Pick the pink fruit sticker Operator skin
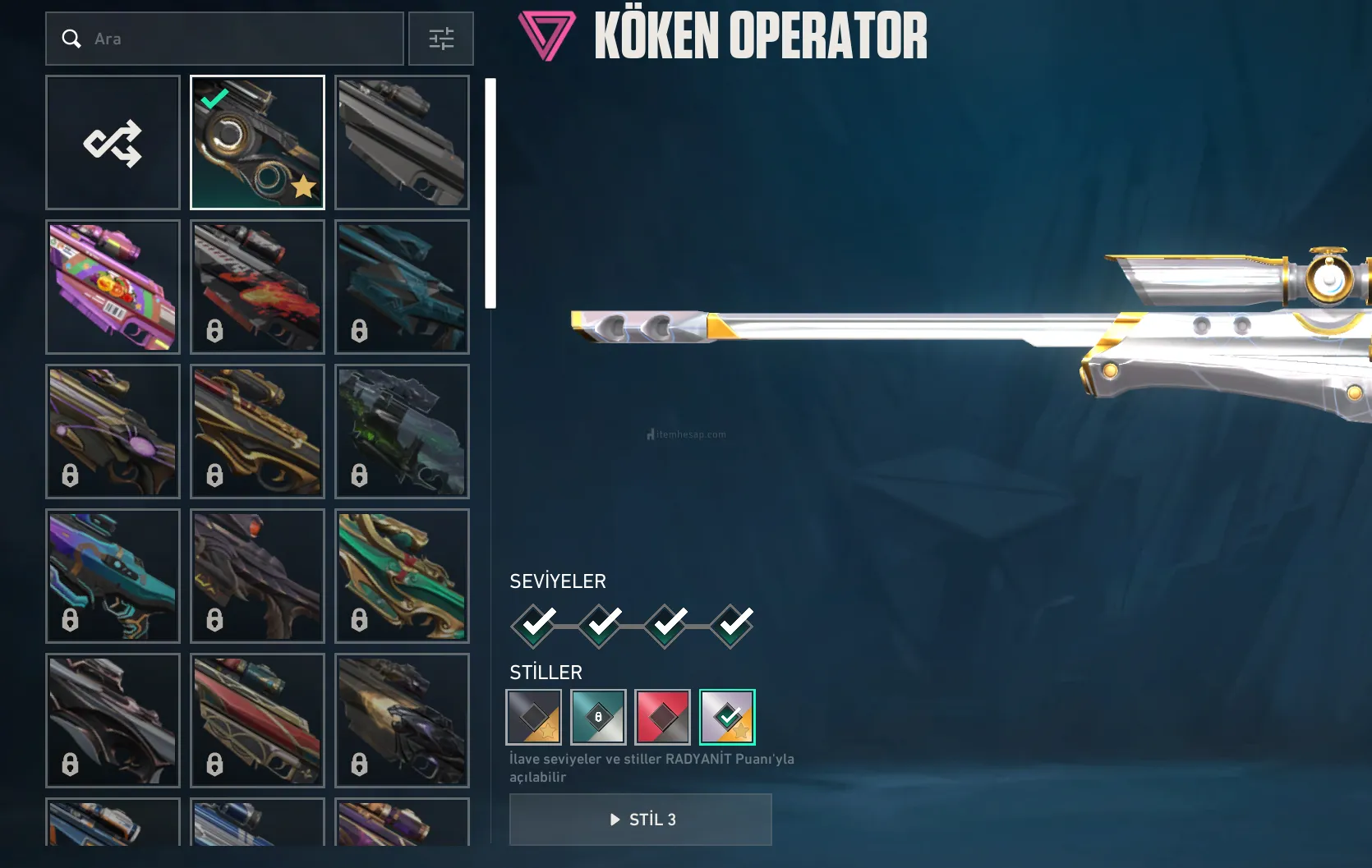Viewport: 1372px width, 868px height. (113, 287)
